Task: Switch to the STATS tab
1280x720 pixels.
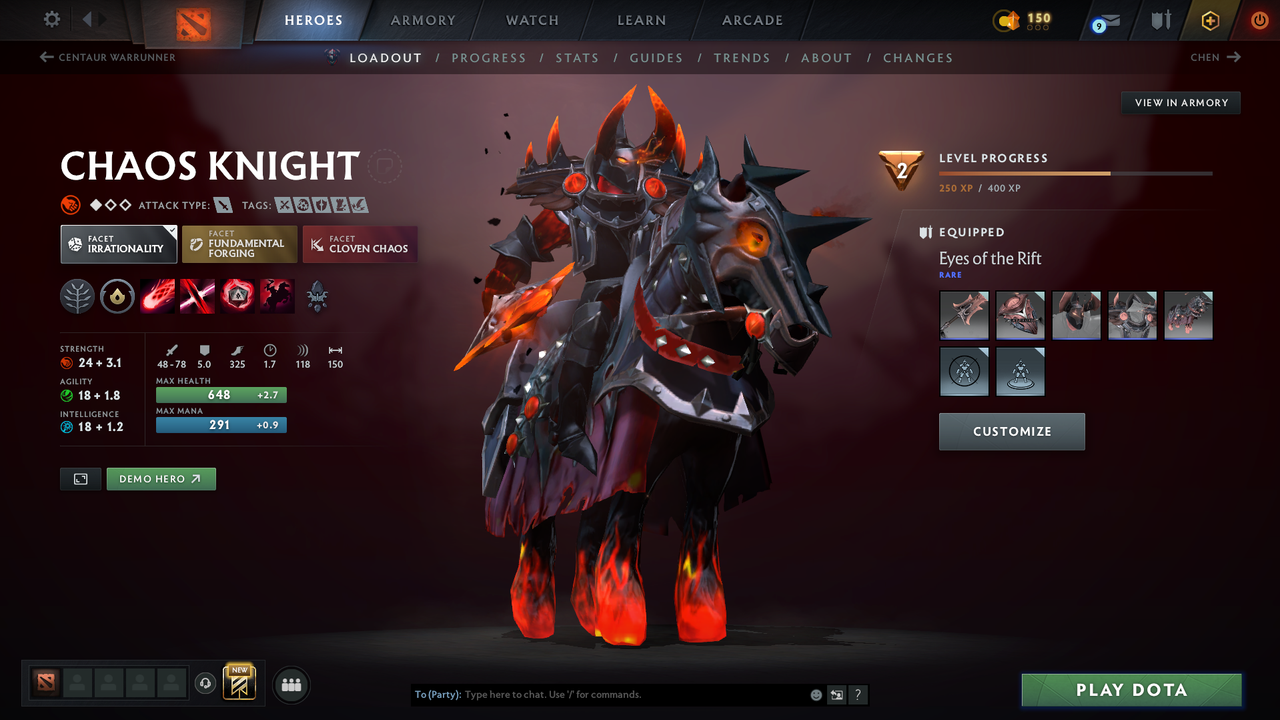Action: [x=577, y=57]
